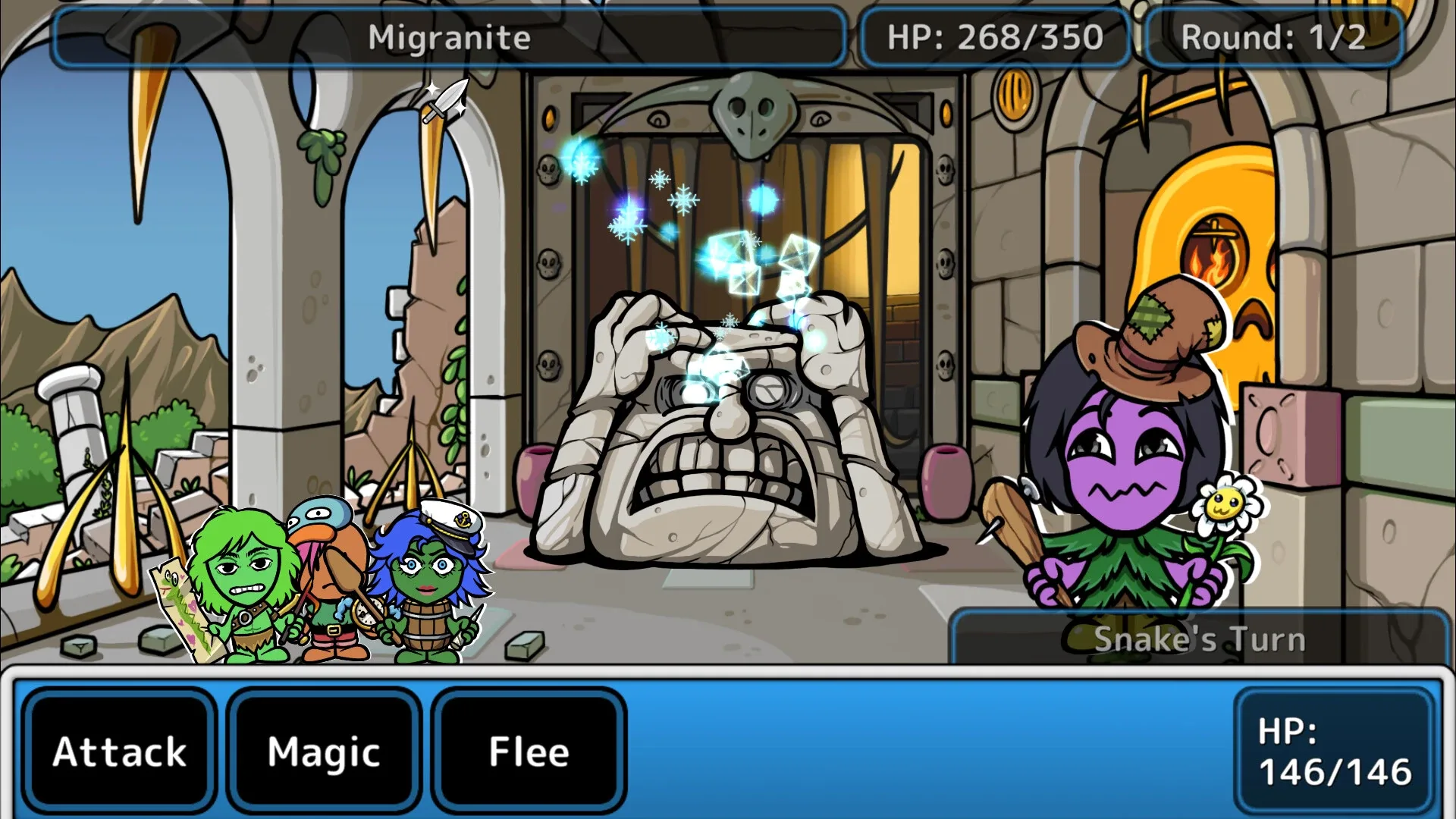Open the Magic command menu
This screenshot has height=819, width=1456.
tap(325, 752)
